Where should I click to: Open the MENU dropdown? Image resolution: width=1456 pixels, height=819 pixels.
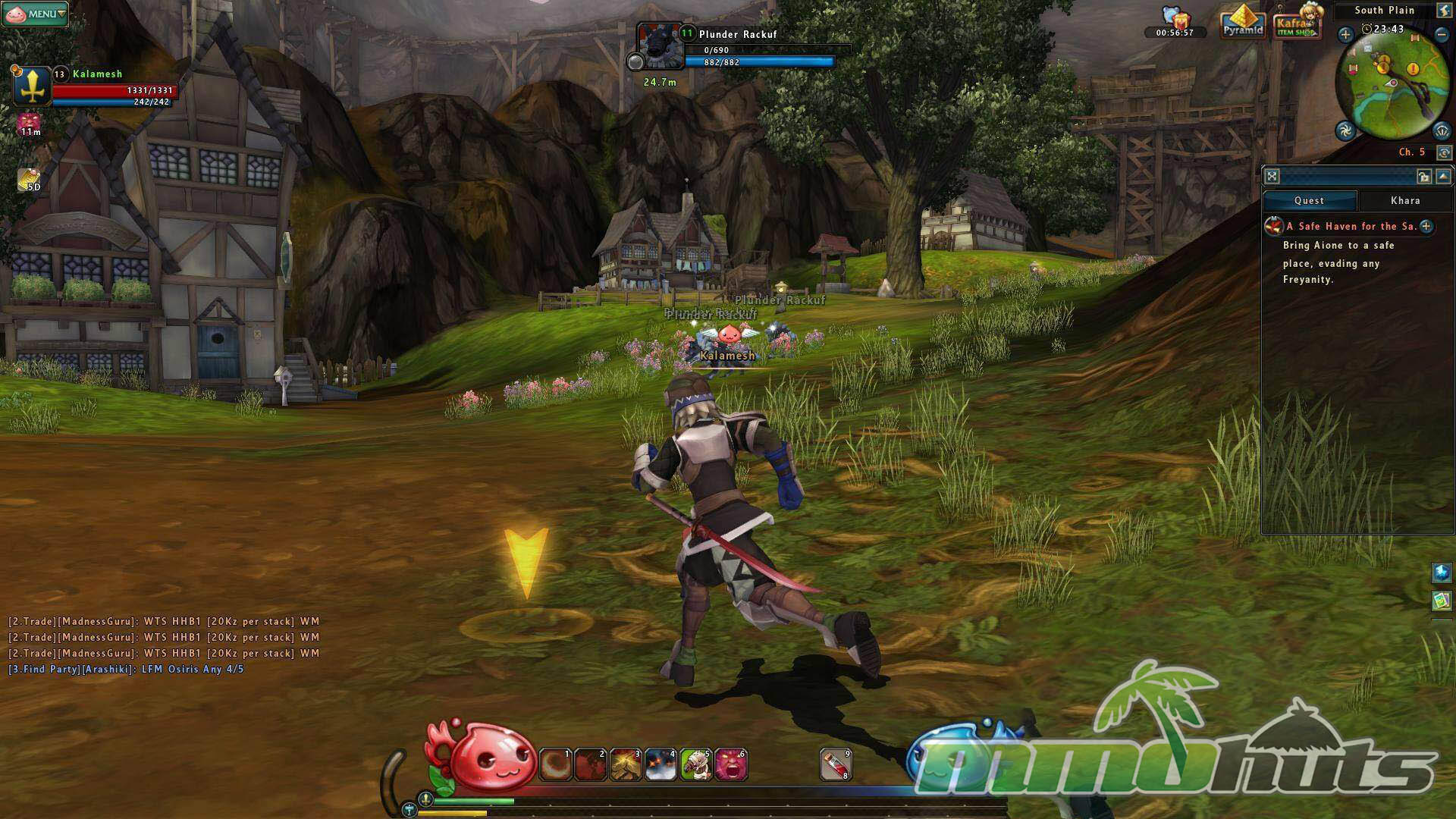[x=36, y=14]
